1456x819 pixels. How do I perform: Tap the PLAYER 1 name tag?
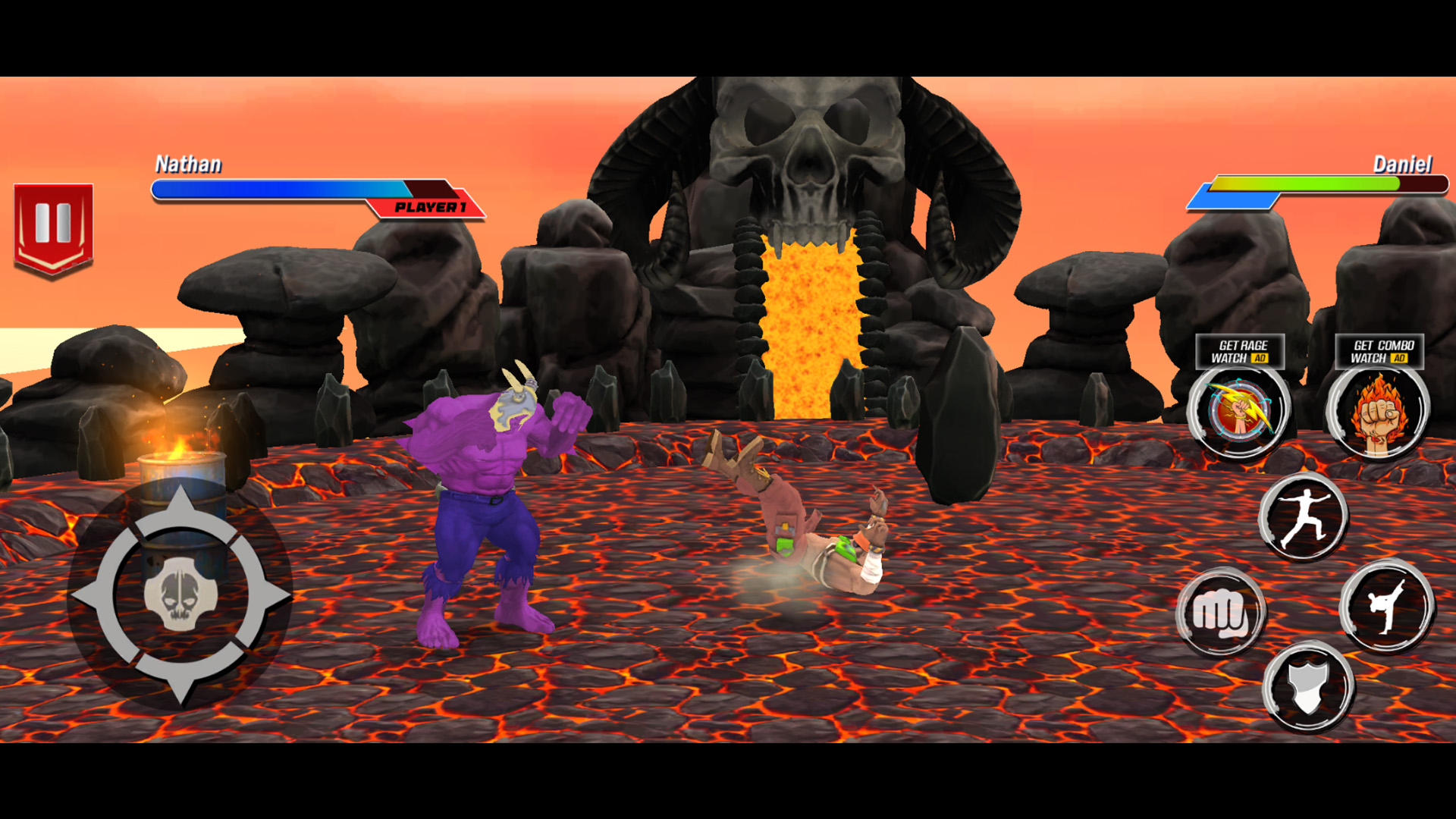(428, 206)
